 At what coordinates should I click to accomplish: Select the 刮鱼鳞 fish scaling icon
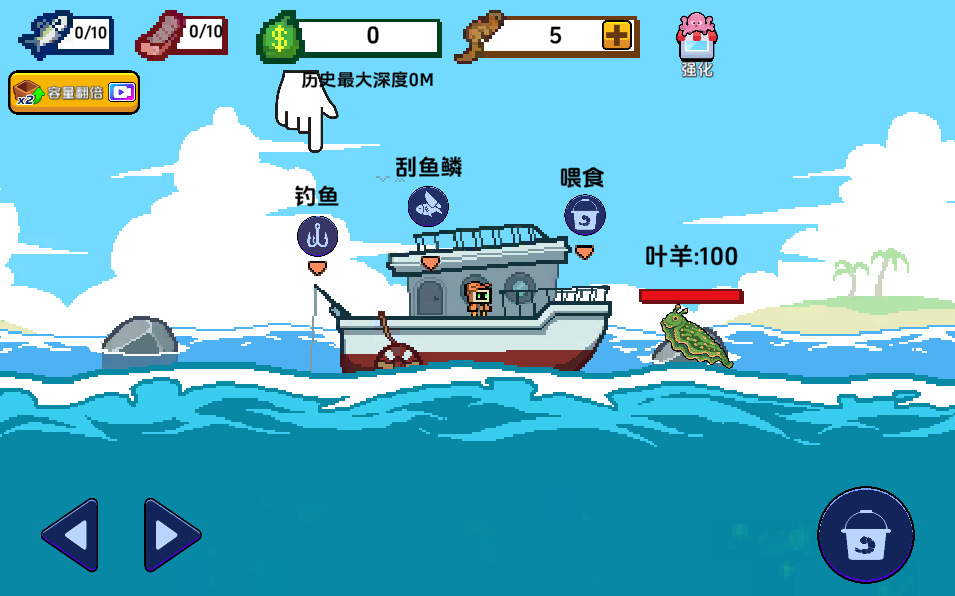click(428, 206)
